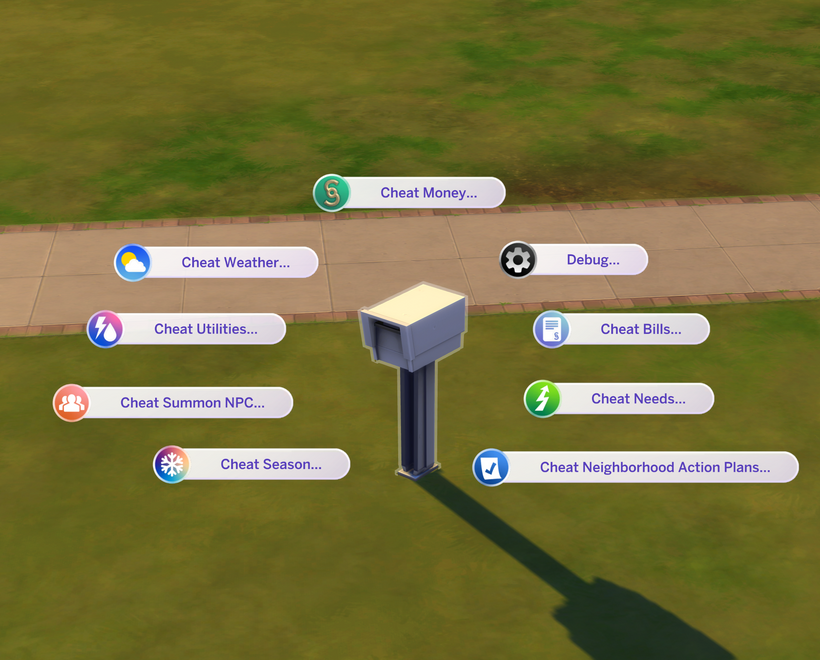Open the Cheat Money option
The image size is (820, 660).
428,193
